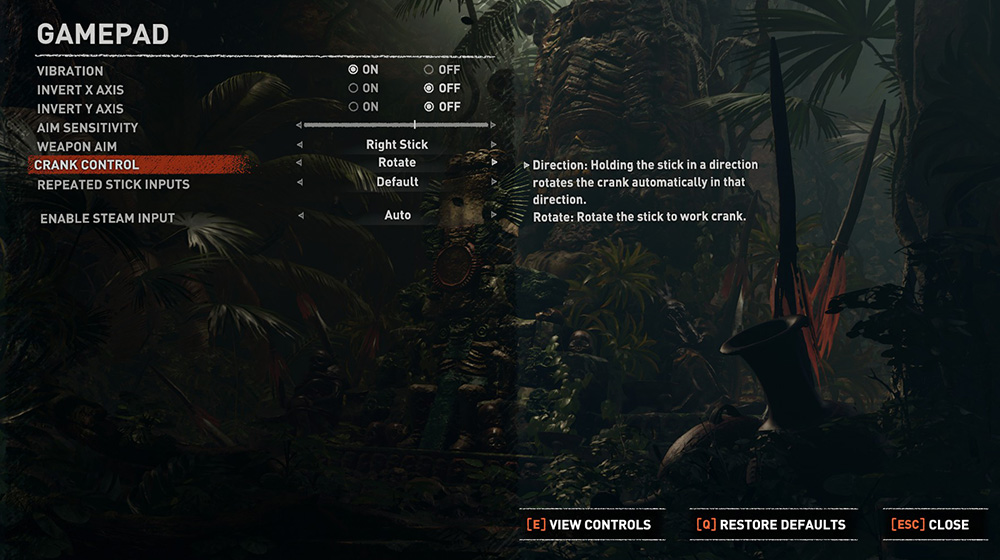The image size is (1000, 560).
Task: Click left arrow of Repeated Stick Inputs
Action: 300,182
